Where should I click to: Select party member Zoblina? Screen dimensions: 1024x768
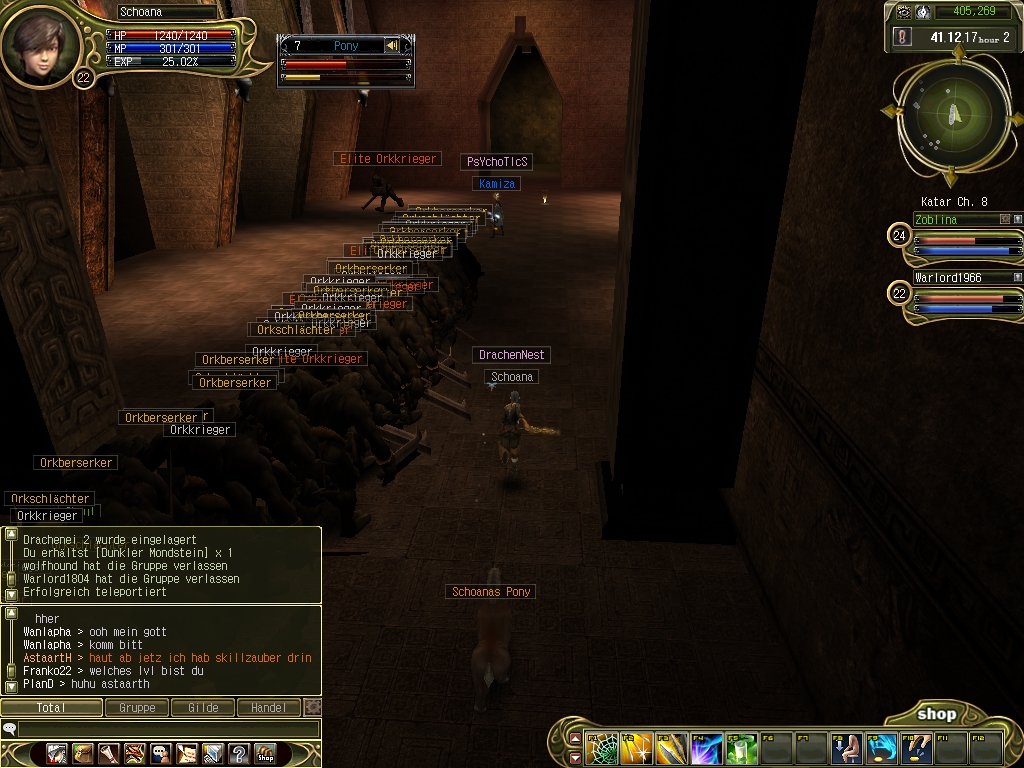click(x=962, y=220)
